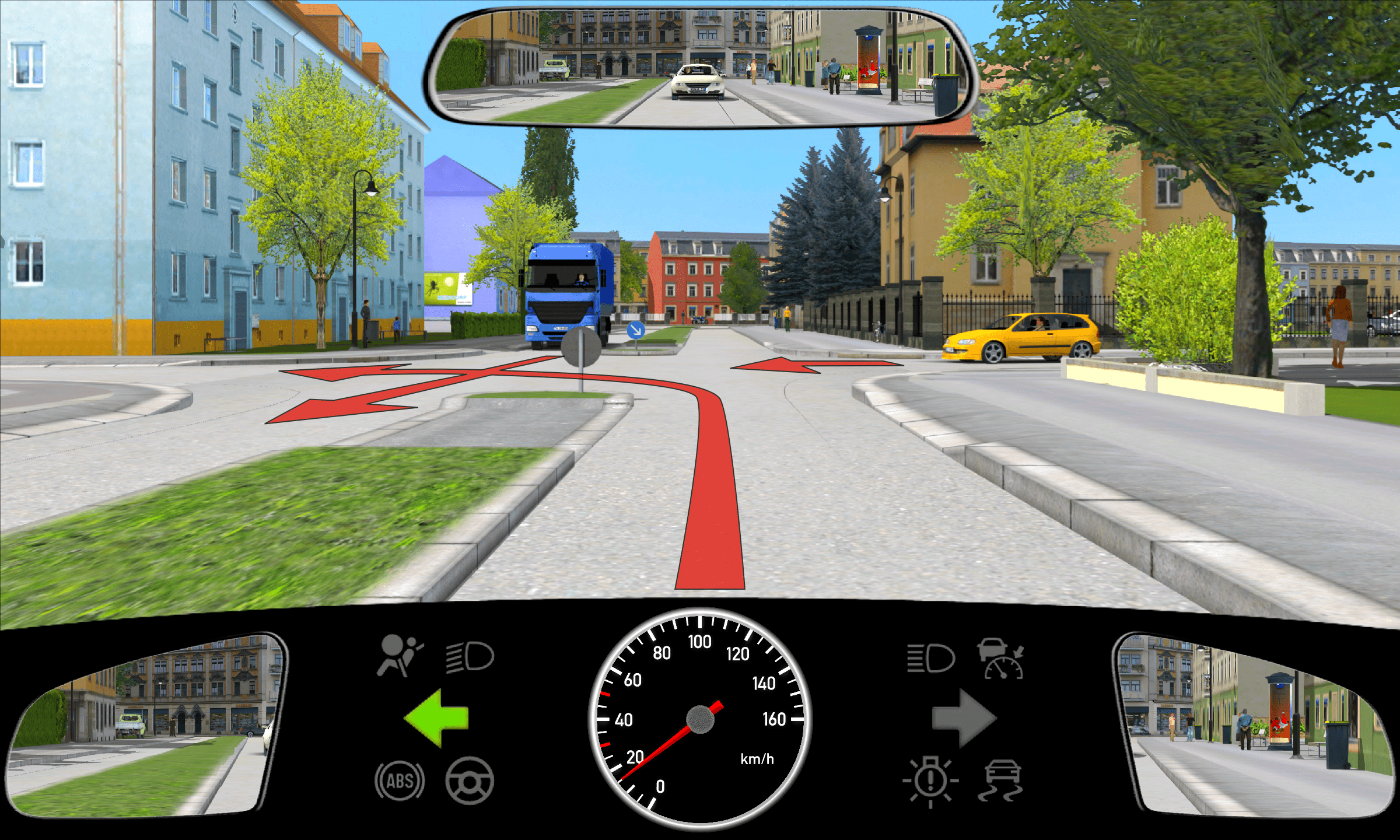Screen dimensions: 1400x840
Task: Click the cruise control speedometer-car icon
Action: (1001, 659)
